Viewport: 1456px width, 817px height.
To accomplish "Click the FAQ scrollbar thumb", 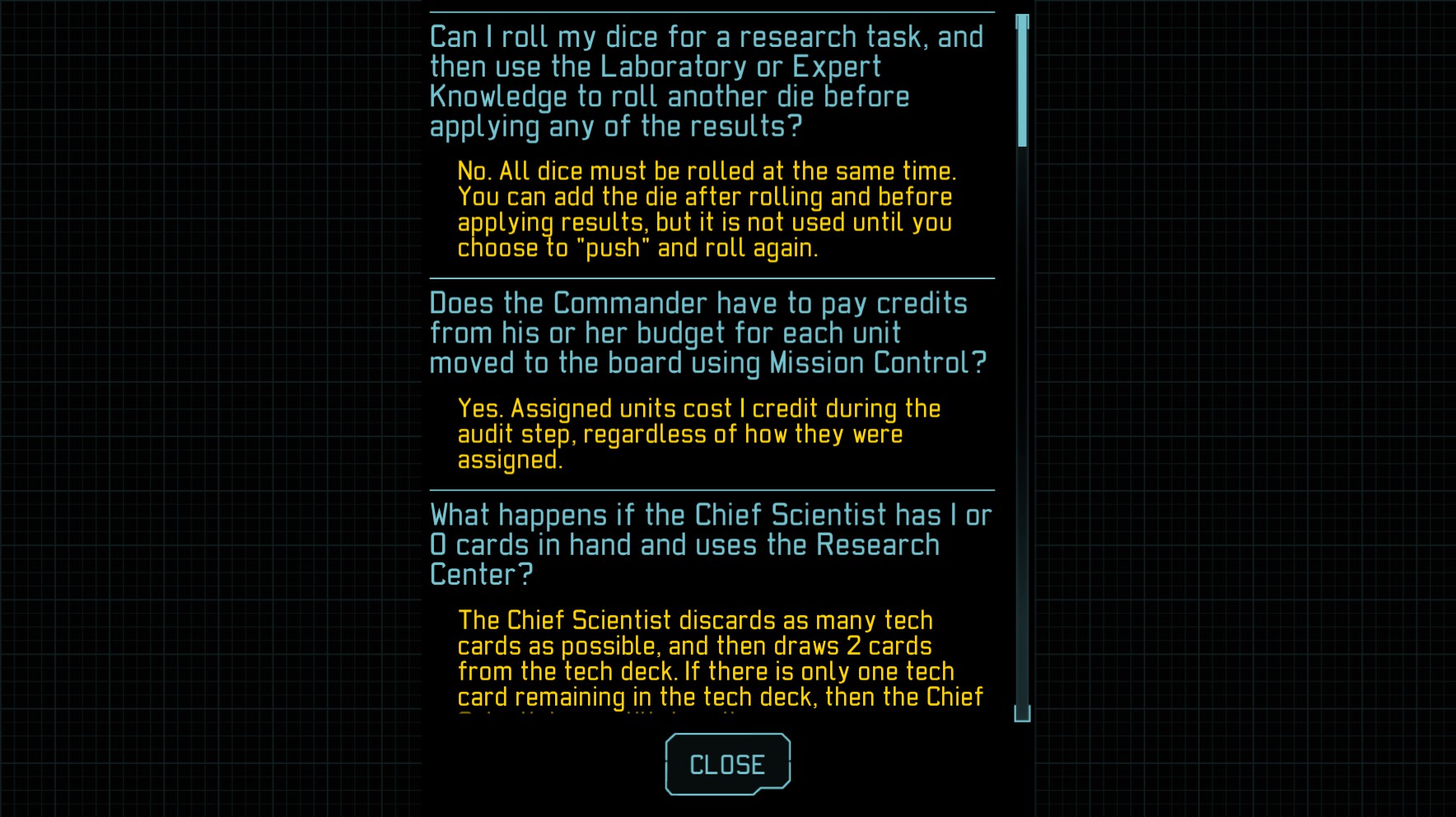I will point(1022,82).
